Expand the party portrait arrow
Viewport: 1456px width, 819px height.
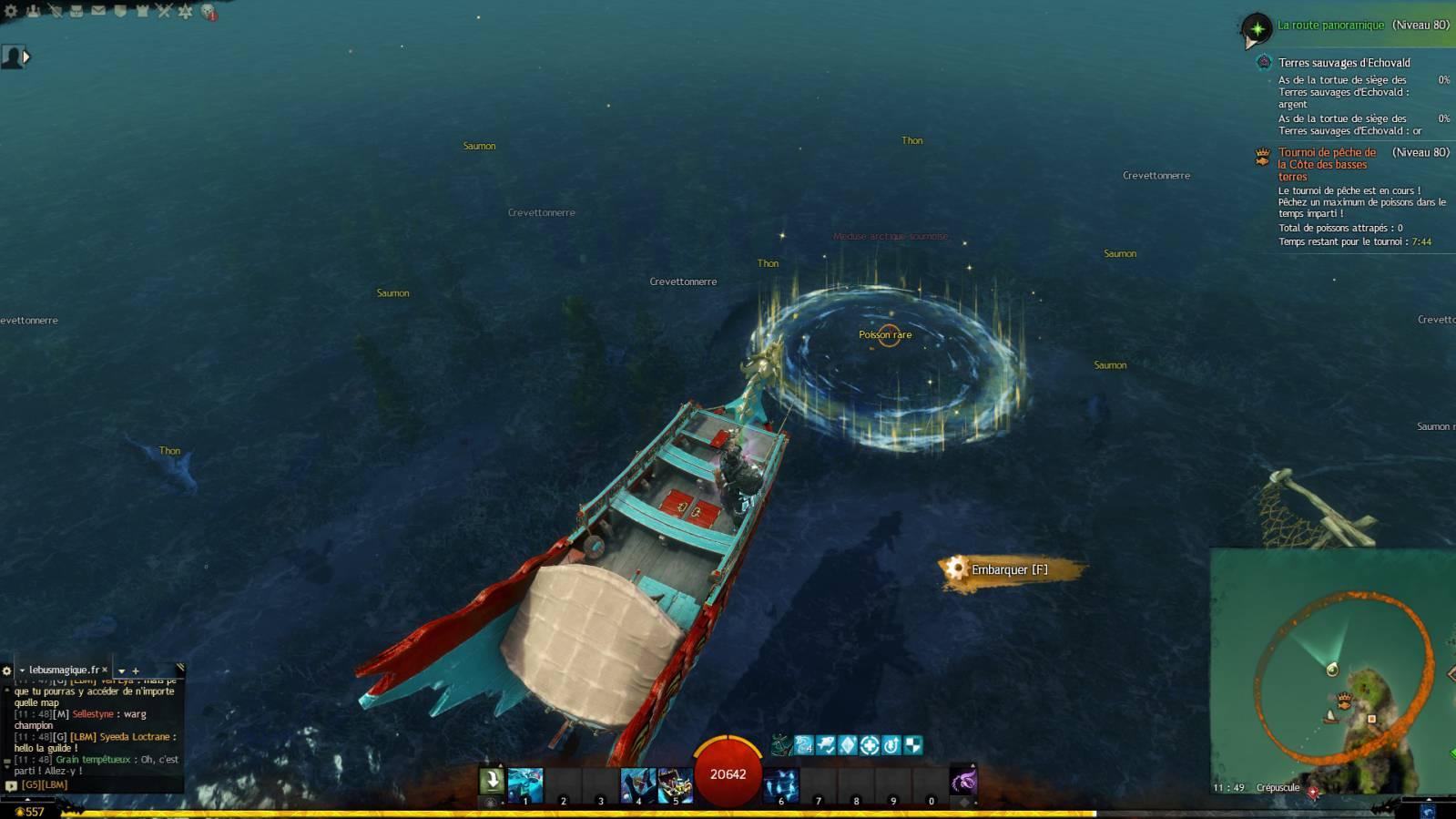pyautogui.click(x=26, y=56)
